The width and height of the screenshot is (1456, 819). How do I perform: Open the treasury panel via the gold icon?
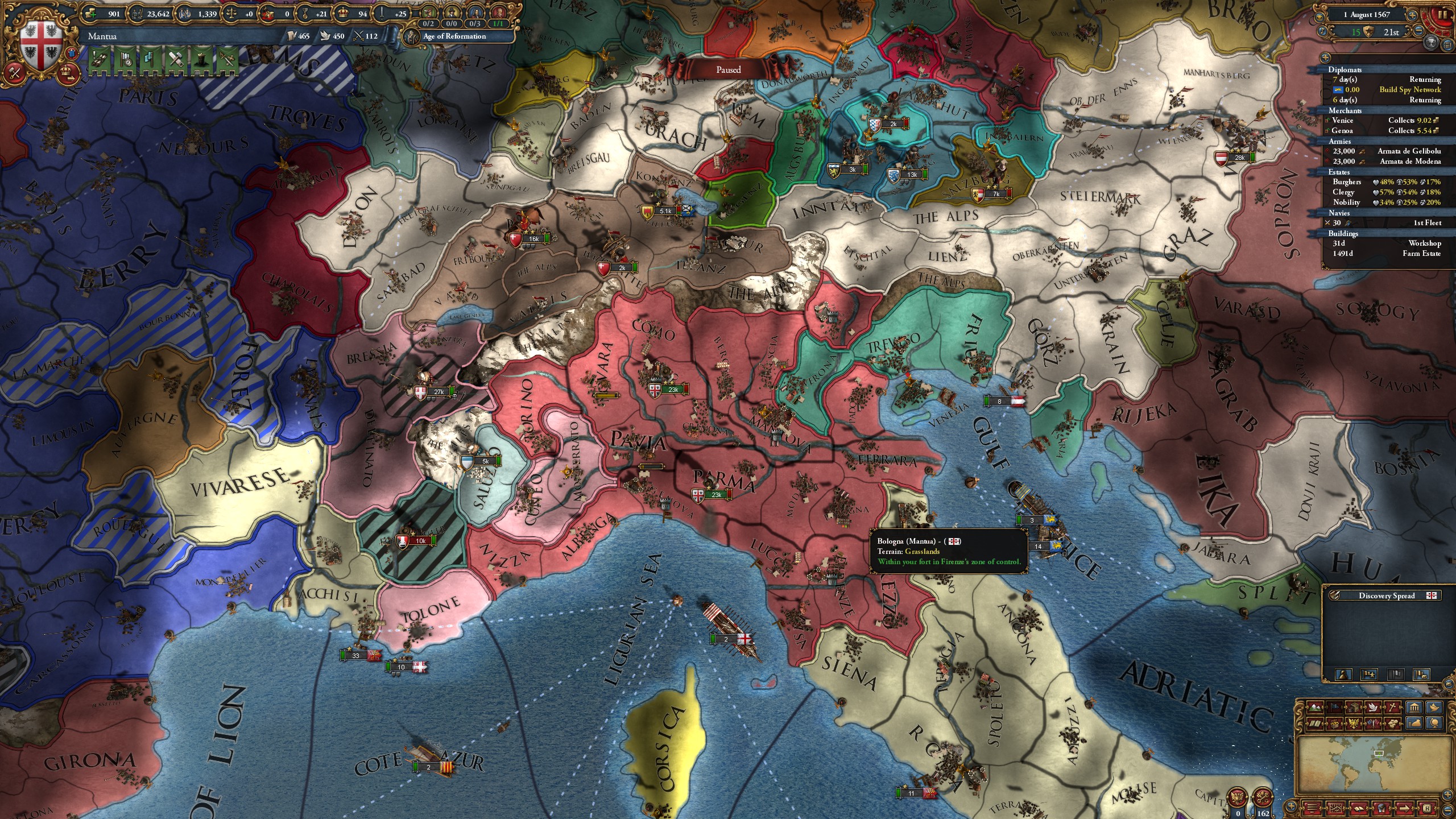[91, 14]
